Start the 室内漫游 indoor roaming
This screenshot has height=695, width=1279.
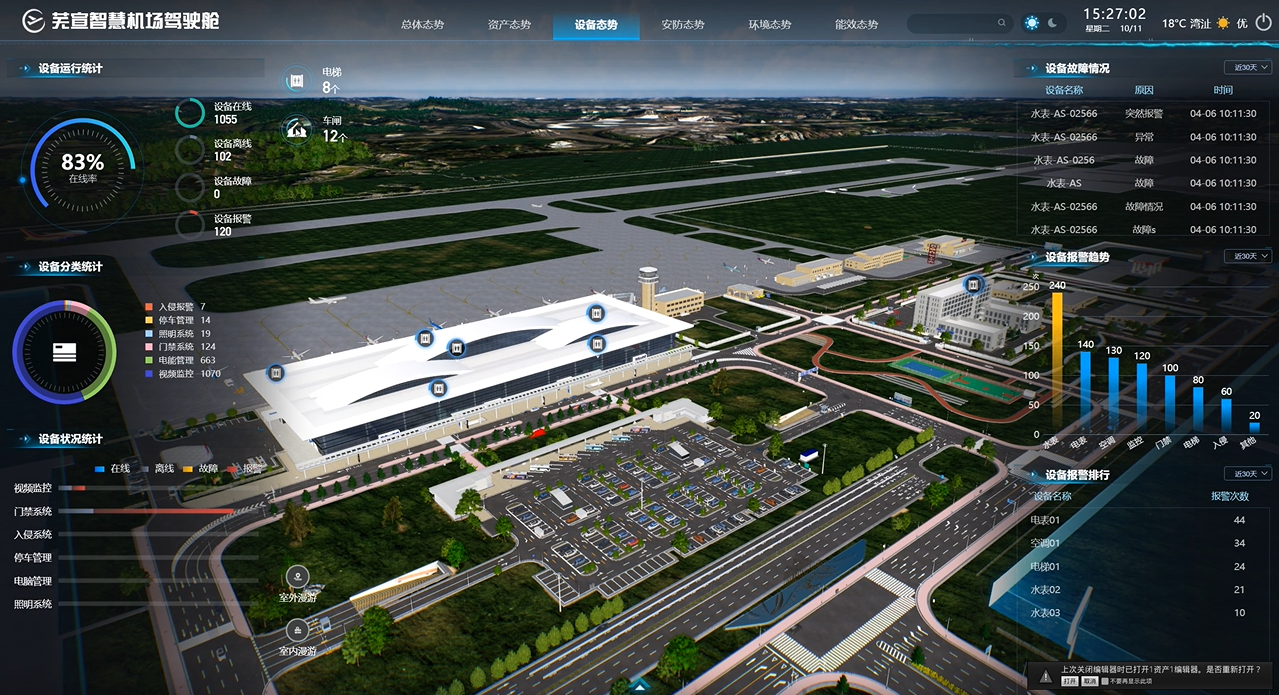click(298, 631)
